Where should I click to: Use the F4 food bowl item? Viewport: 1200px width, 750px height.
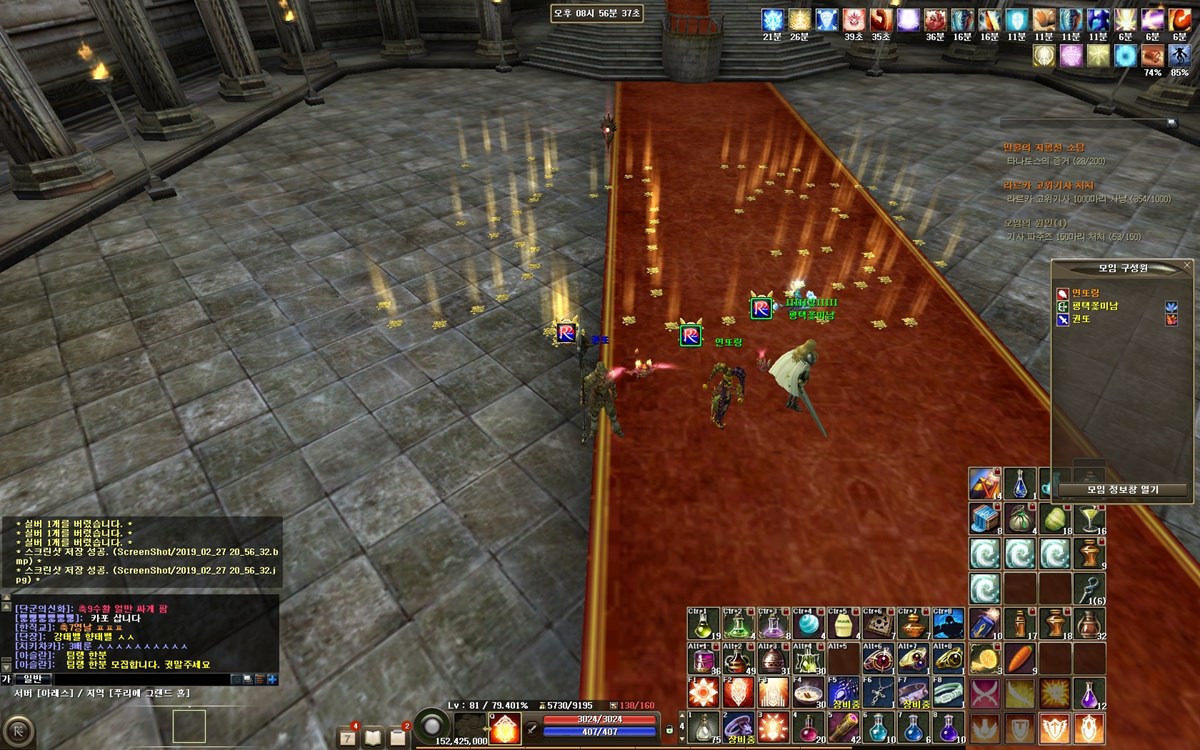point(807,692)
